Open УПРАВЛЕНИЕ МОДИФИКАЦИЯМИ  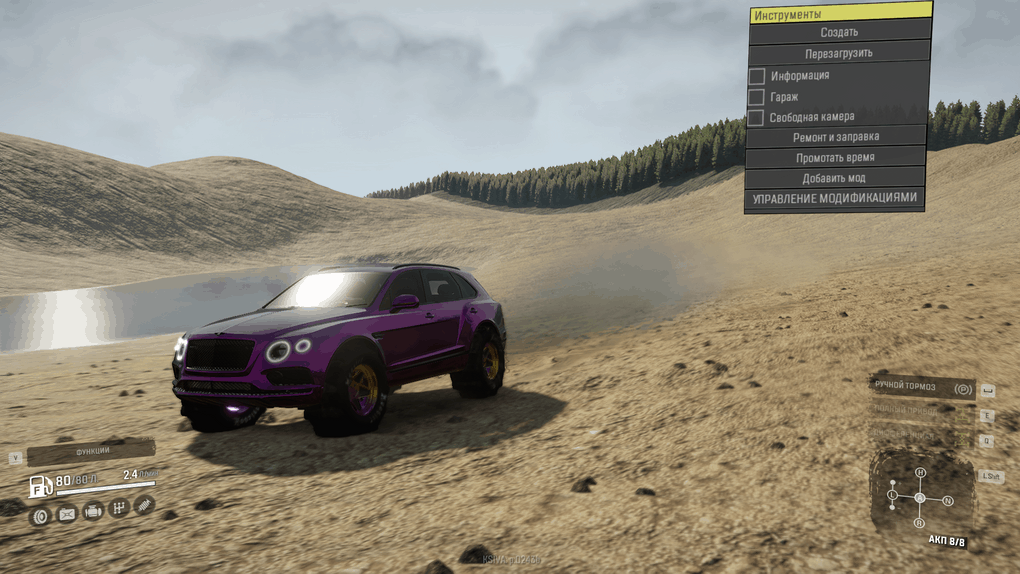834,199
